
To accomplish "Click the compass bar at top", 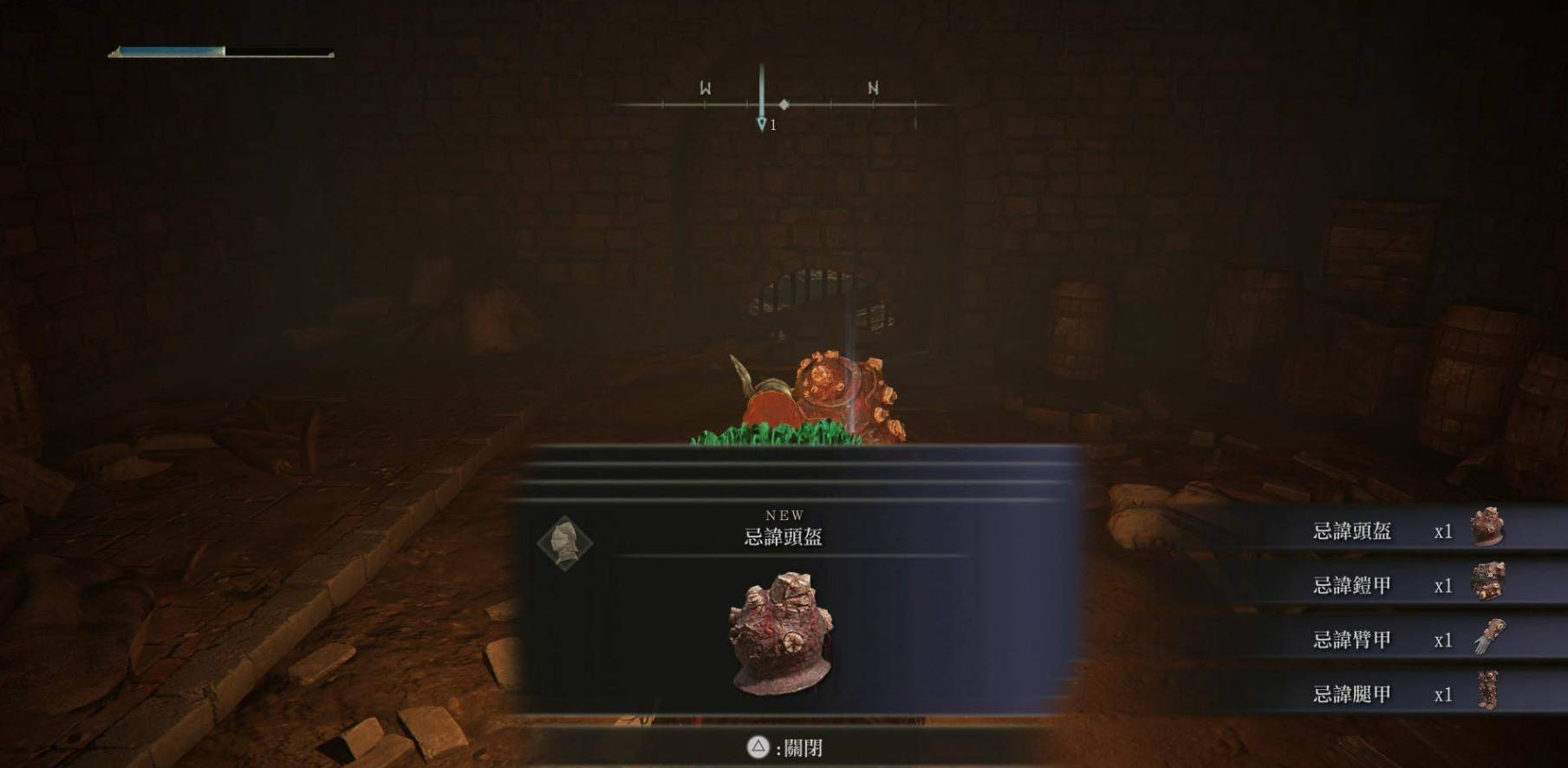I will (784, 105).
